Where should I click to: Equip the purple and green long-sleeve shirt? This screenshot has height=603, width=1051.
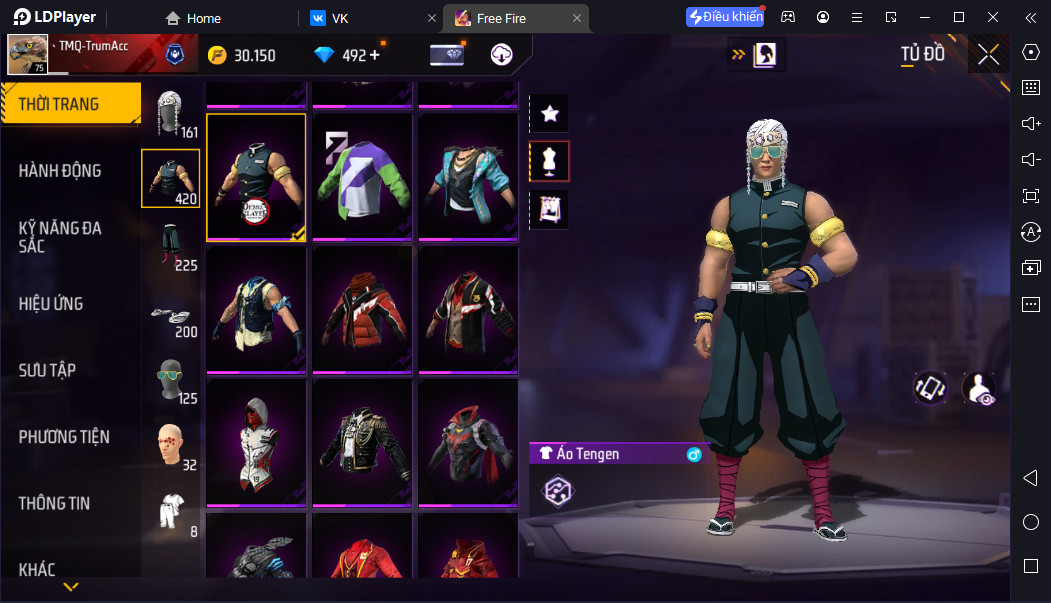tap(364, 176)
